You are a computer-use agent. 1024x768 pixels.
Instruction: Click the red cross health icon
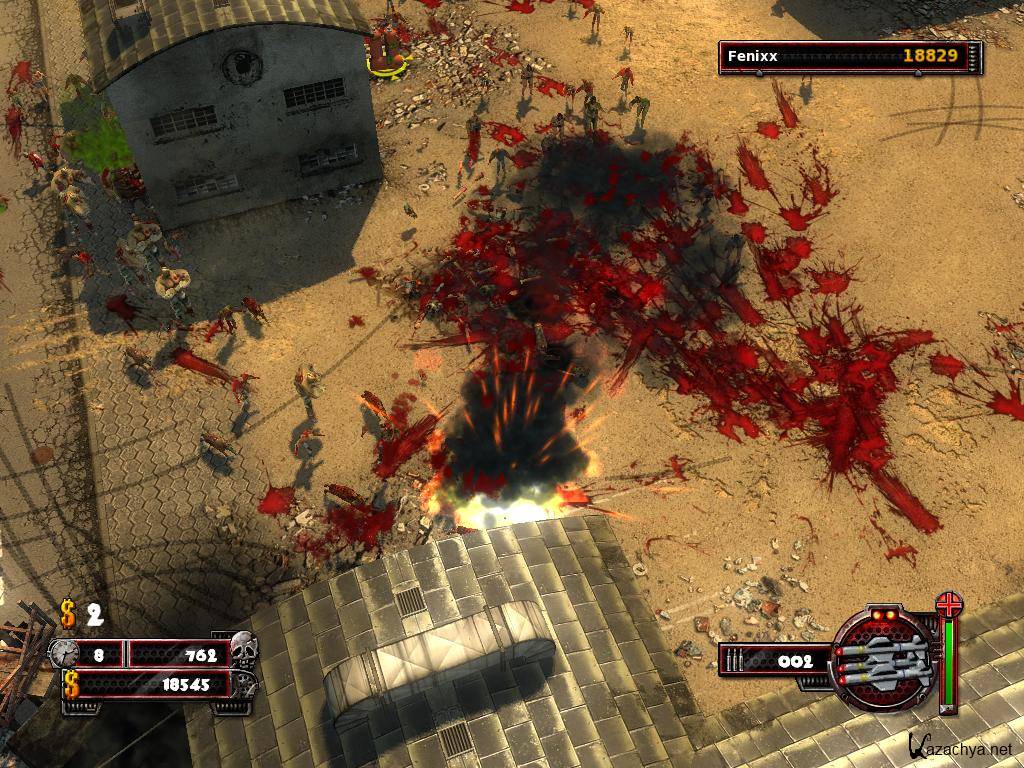[x=947, y=606]
